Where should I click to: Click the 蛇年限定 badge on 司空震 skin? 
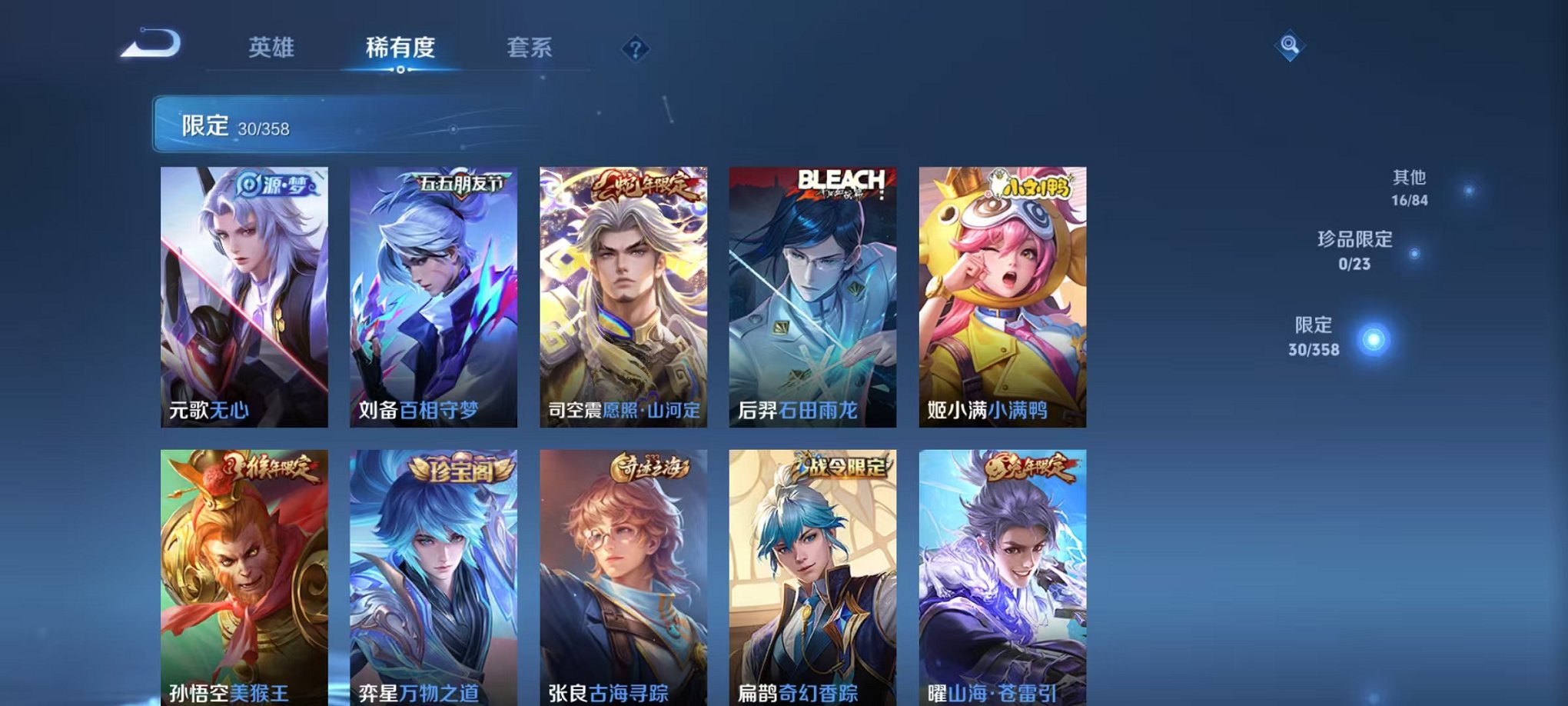click(x=649, y=183)
